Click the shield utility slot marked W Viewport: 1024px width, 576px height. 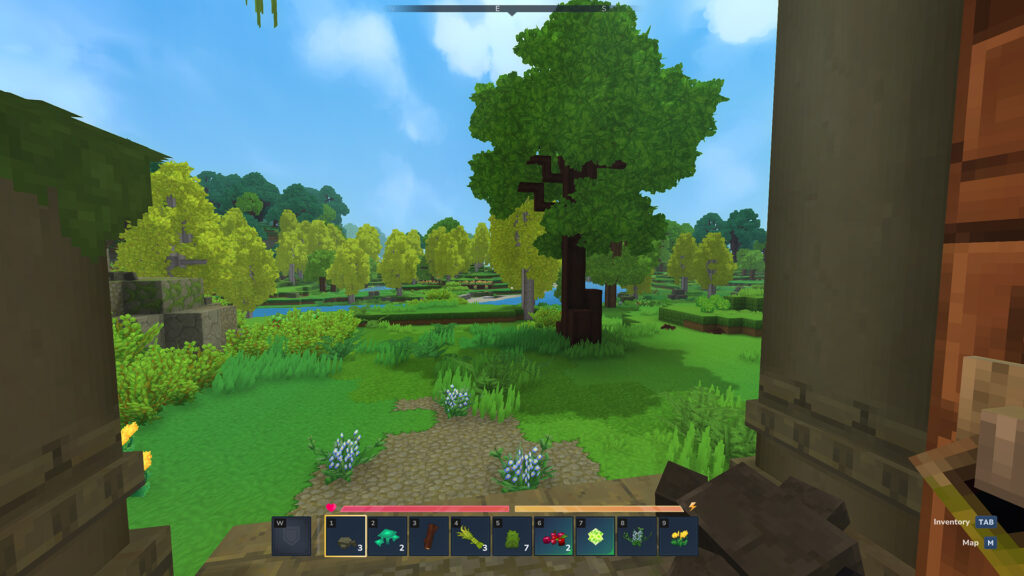[291, 536]
